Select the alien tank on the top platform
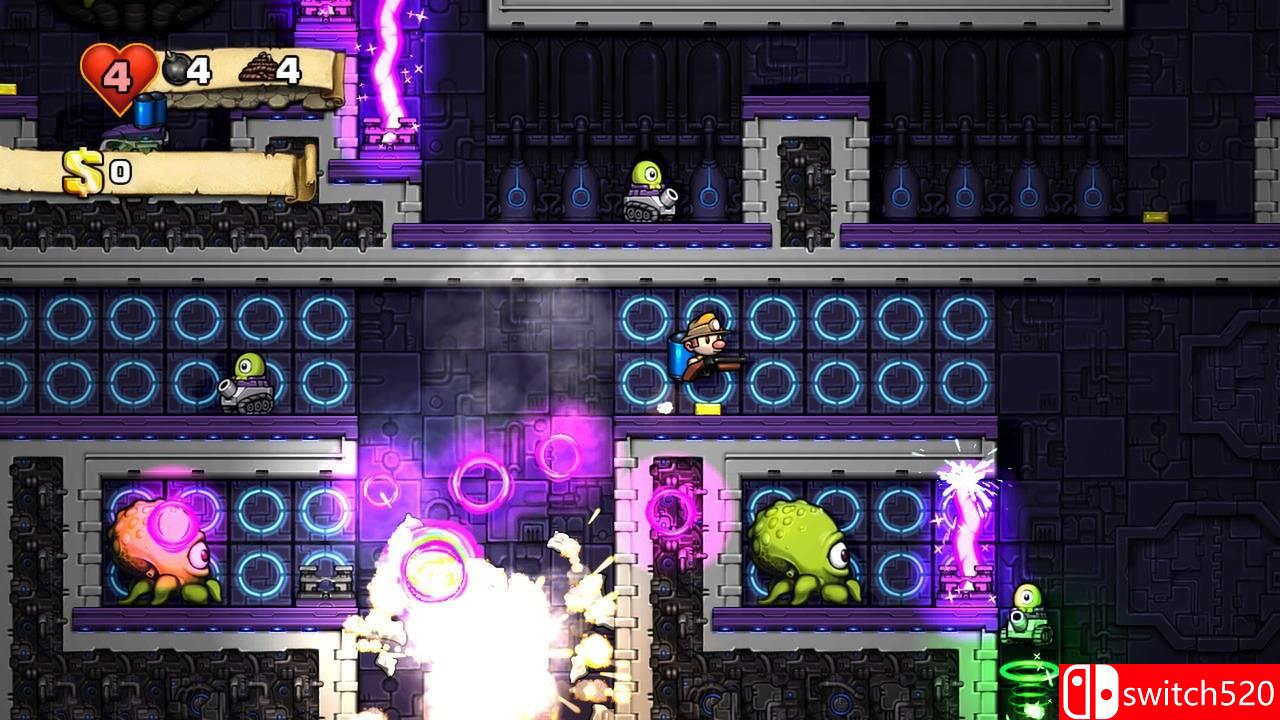 (648, 193)
